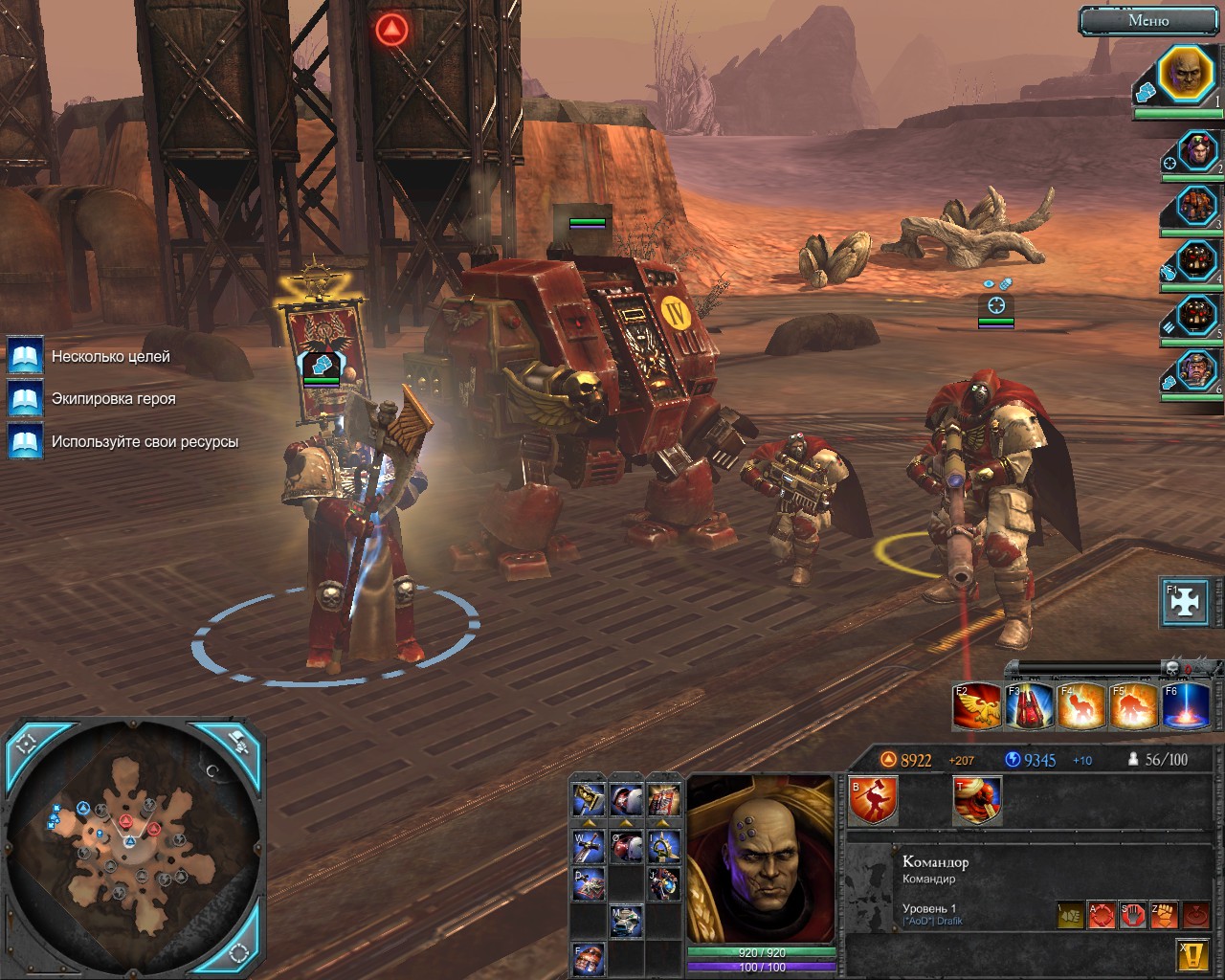Image resolution: width=1225 pixels, height=980 pixels.
Task: Select the W sword weapon slot
Action: tap(588, 843)
